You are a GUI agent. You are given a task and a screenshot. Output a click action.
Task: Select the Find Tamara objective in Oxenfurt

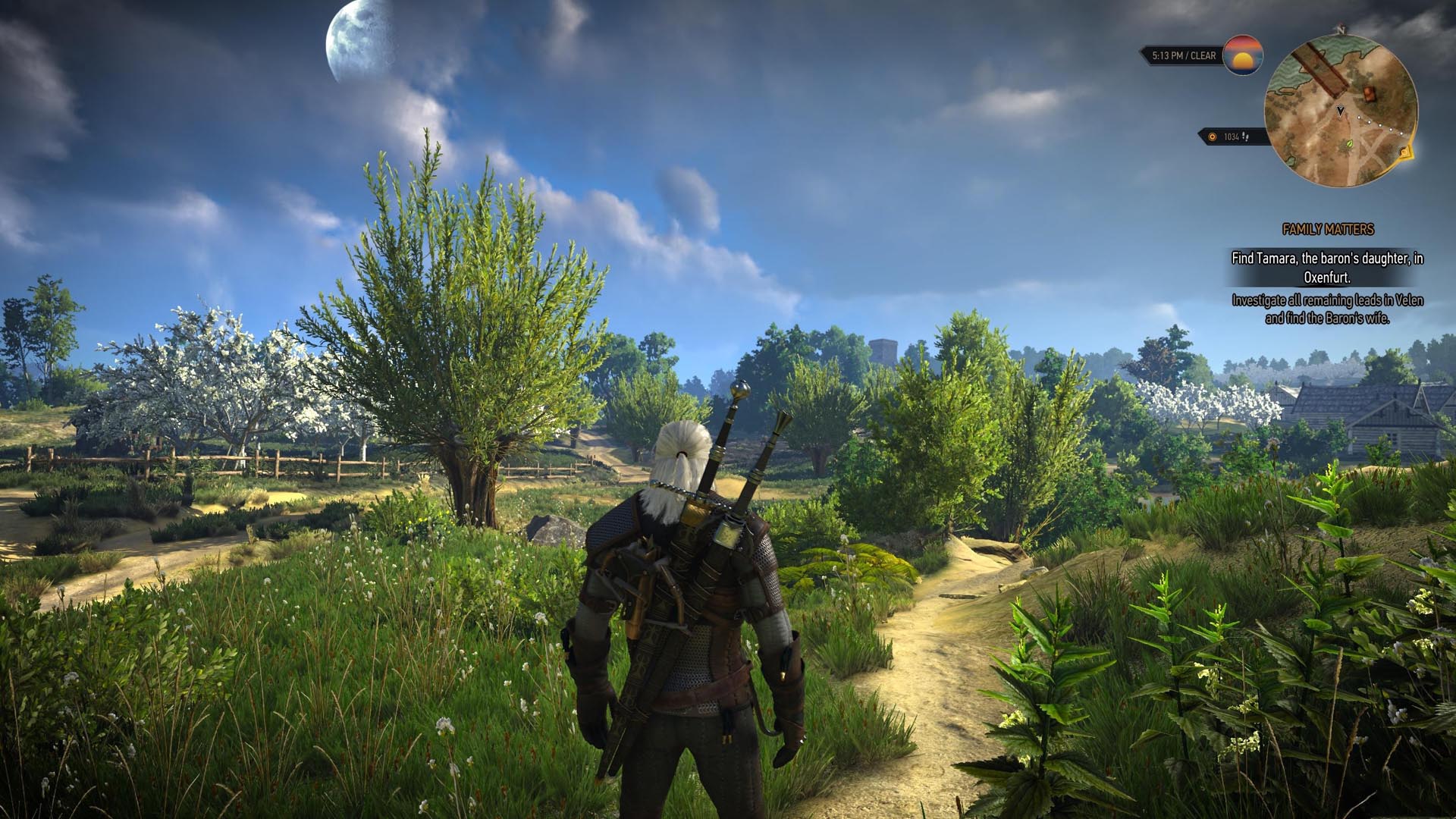1327,268
